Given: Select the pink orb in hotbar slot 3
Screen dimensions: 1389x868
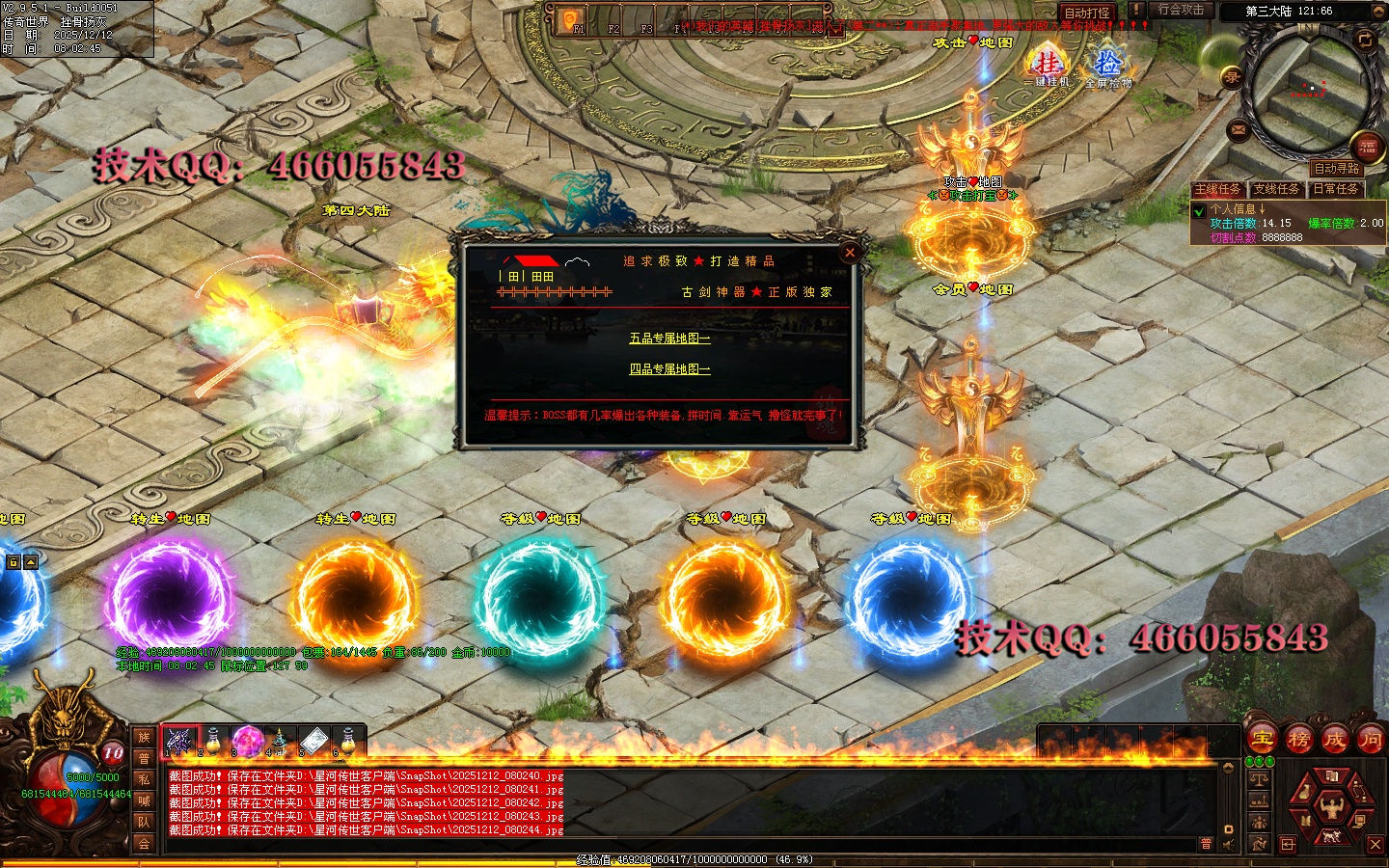Looking at the screenshot, I should (246, 740).
